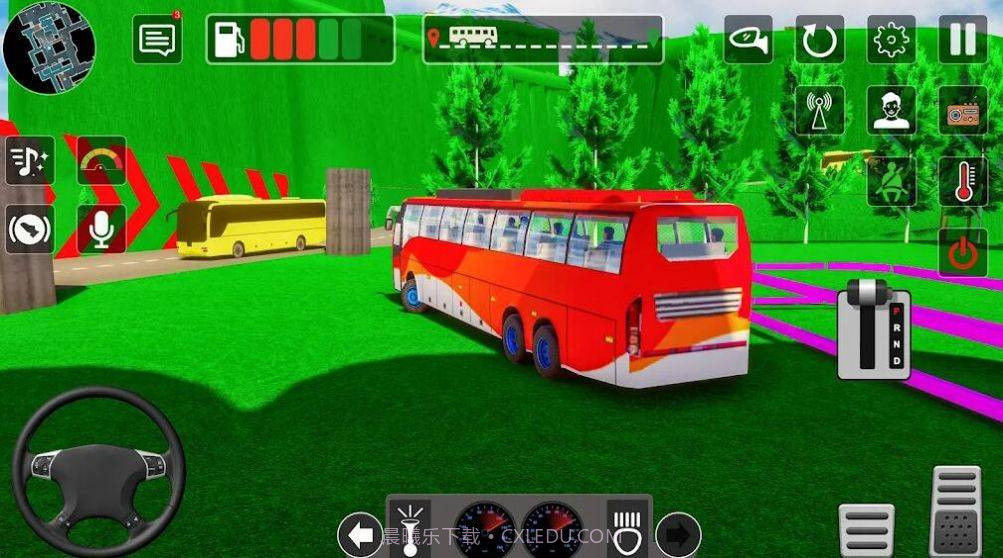Turn on the left indicator arrow

click(x=359, y=532)
